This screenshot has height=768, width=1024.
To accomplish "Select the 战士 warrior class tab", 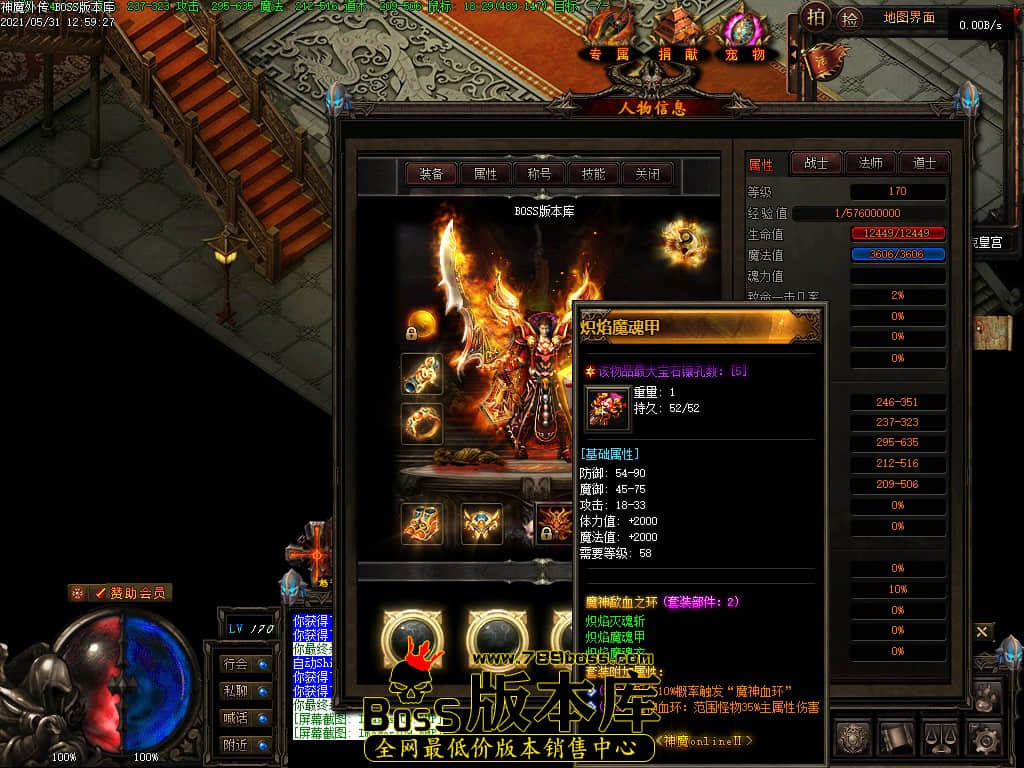I will click(x=816, y=163).
